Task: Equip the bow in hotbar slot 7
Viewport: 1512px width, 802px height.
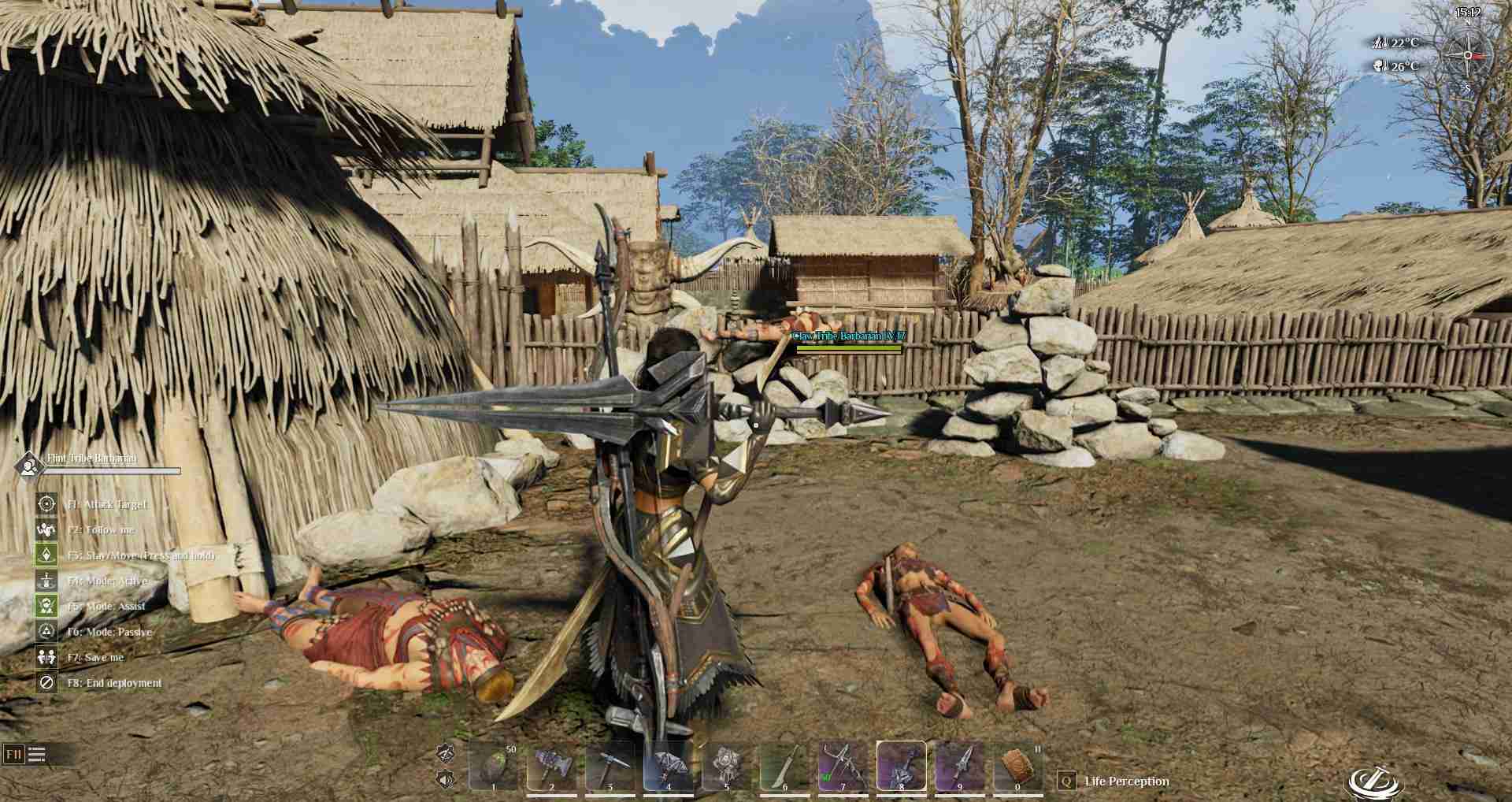Action: click(x=843, y=765)
